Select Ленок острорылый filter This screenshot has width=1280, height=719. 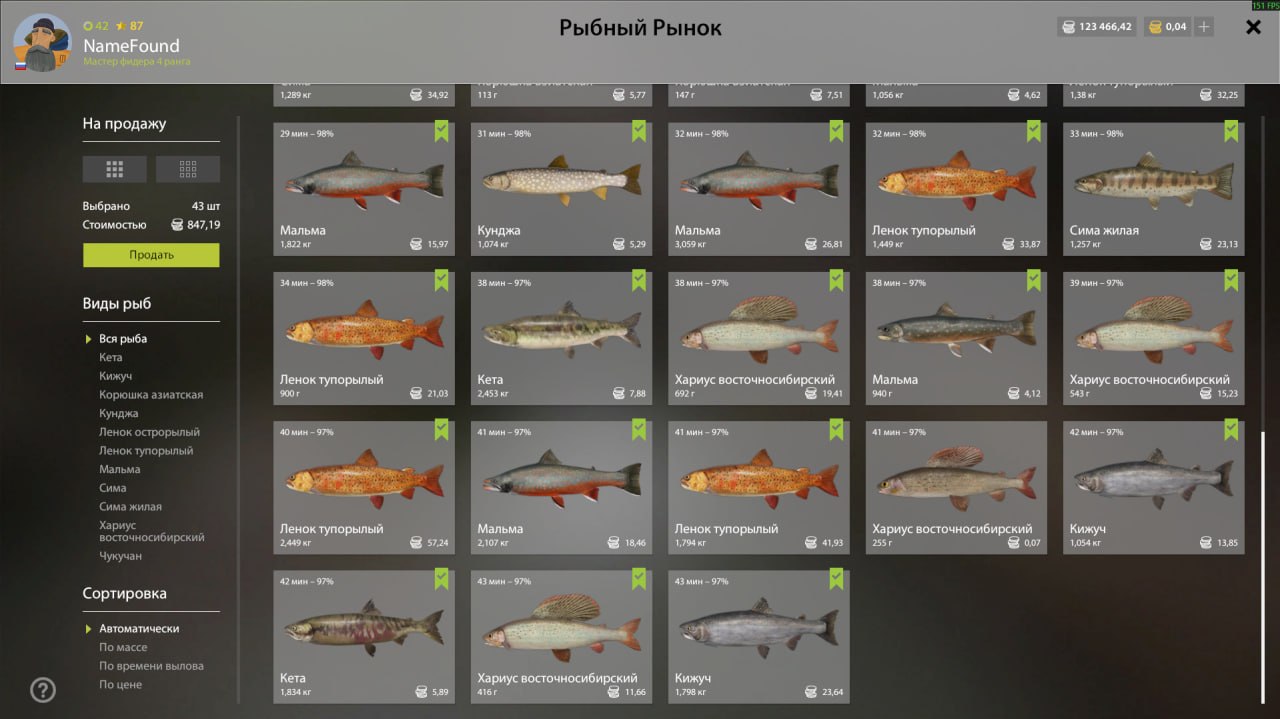coord(149,432)
